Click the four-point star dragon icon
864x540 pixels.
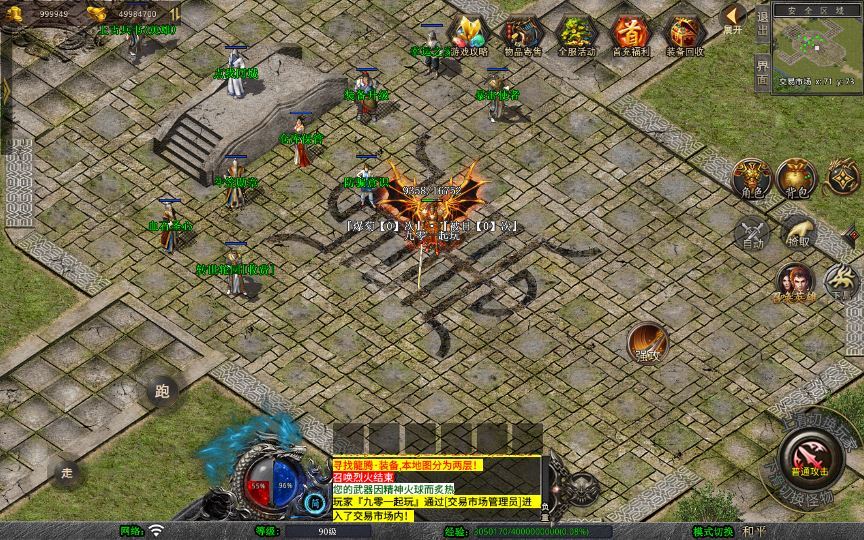point(842,177)
